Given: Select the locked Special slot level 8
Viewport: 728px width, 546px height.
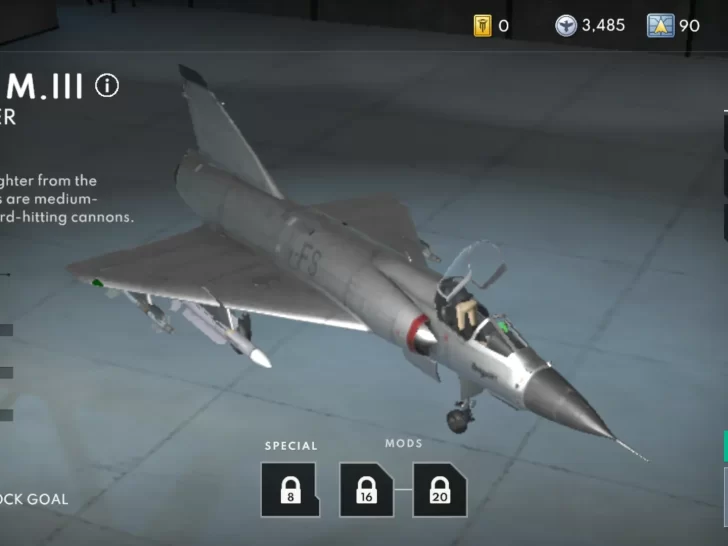Looking at the screenshot, I should tap(290, 489).
